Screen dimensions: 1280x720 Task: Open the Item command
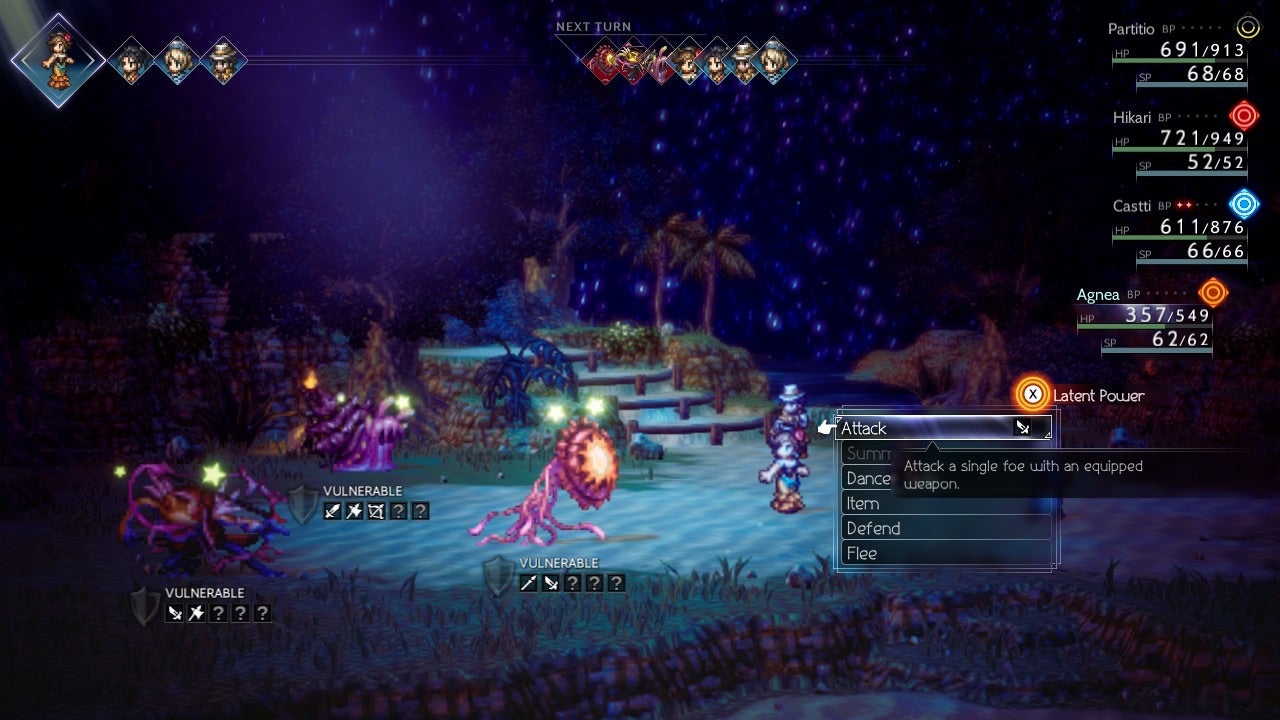coord(863,503)
